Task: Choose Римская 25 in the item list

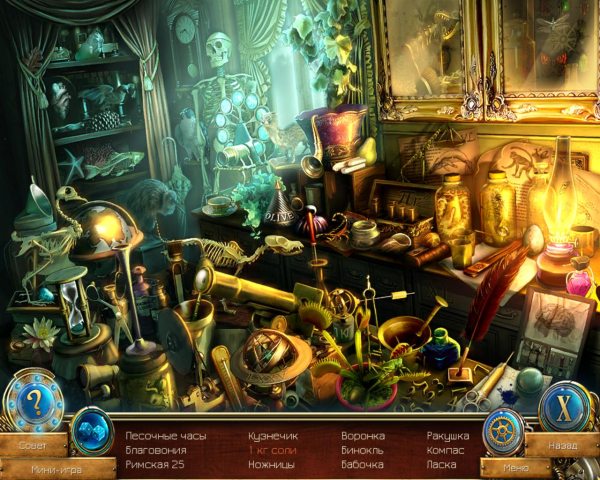Action: [154, 465]
